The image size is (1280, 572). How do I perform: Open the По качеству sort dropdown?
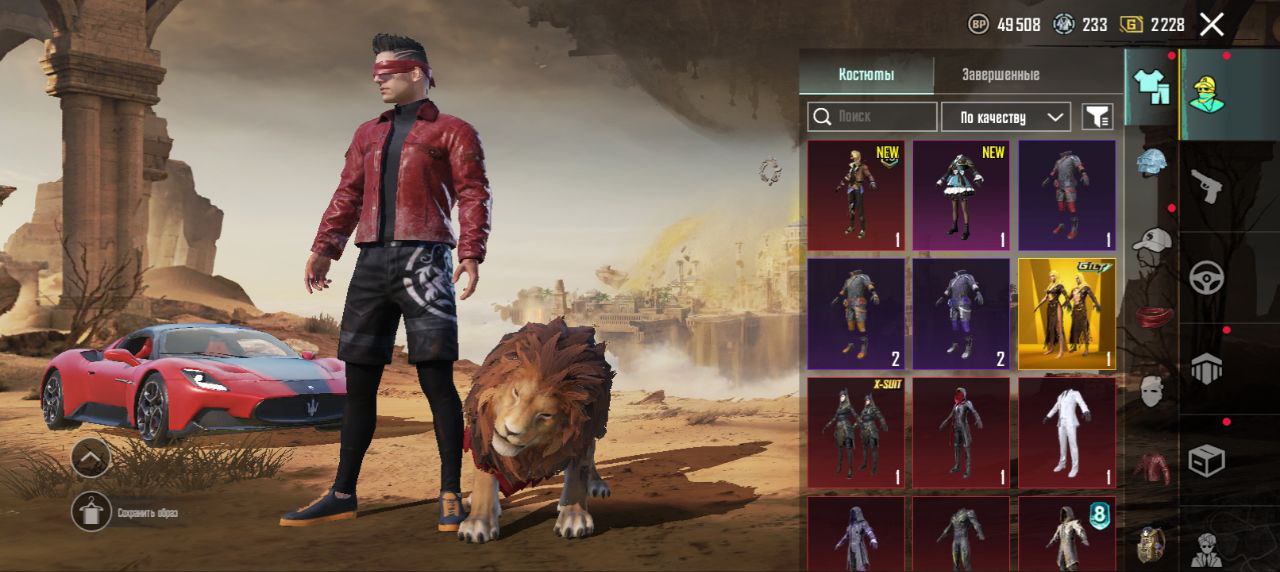[x=1006, y=117]
